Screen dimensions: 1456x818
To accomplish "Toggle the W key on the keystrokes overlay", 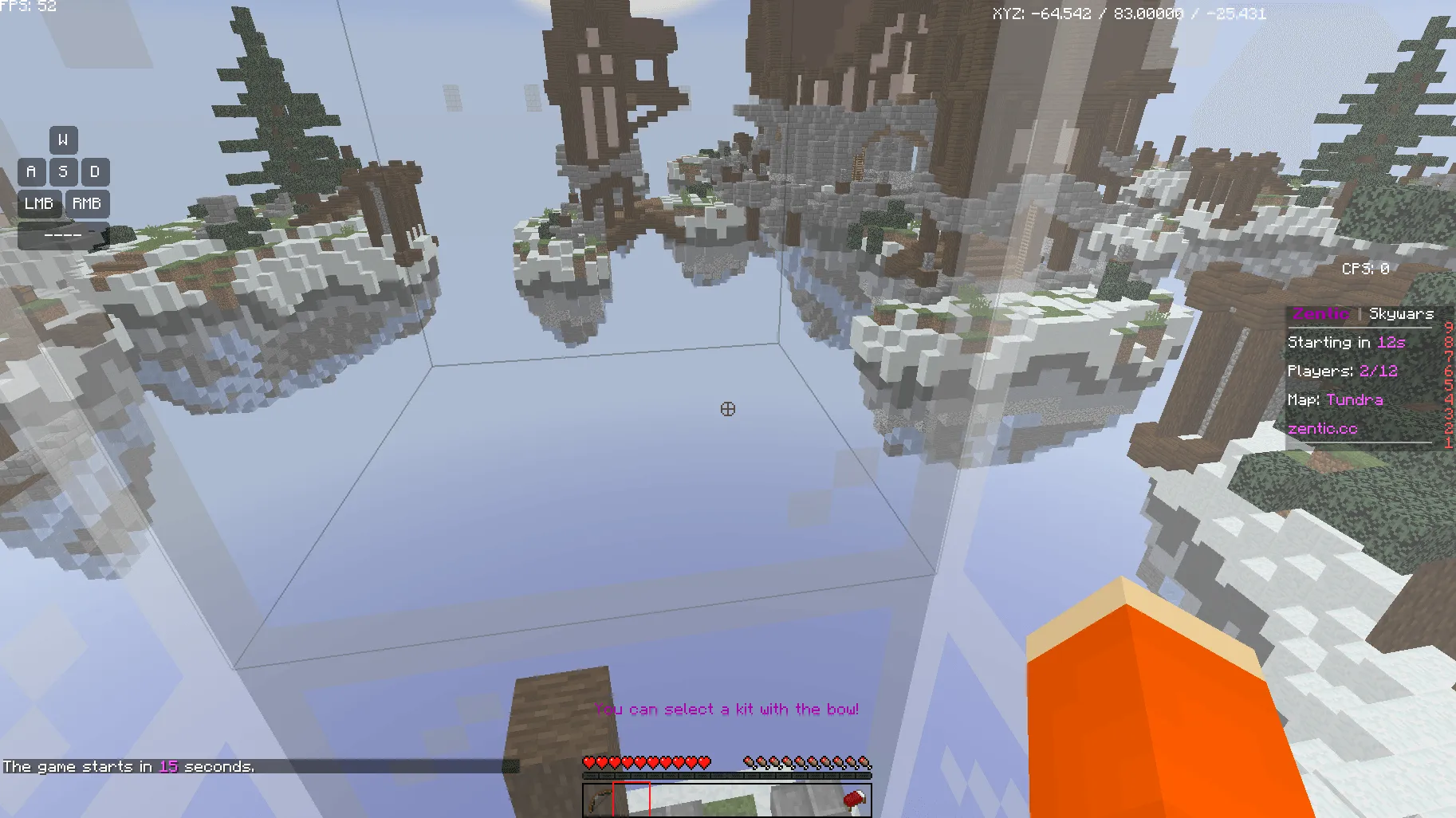I will pyautogui.click(x=63, y=140).
